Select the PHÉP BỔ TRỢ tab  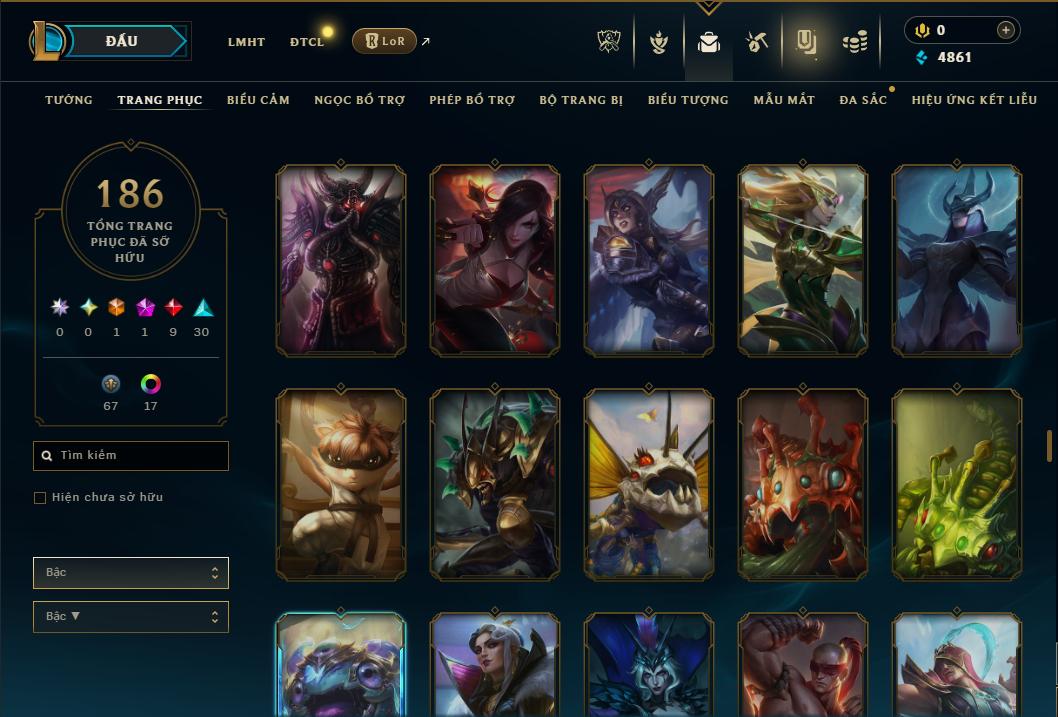point(472,100)
